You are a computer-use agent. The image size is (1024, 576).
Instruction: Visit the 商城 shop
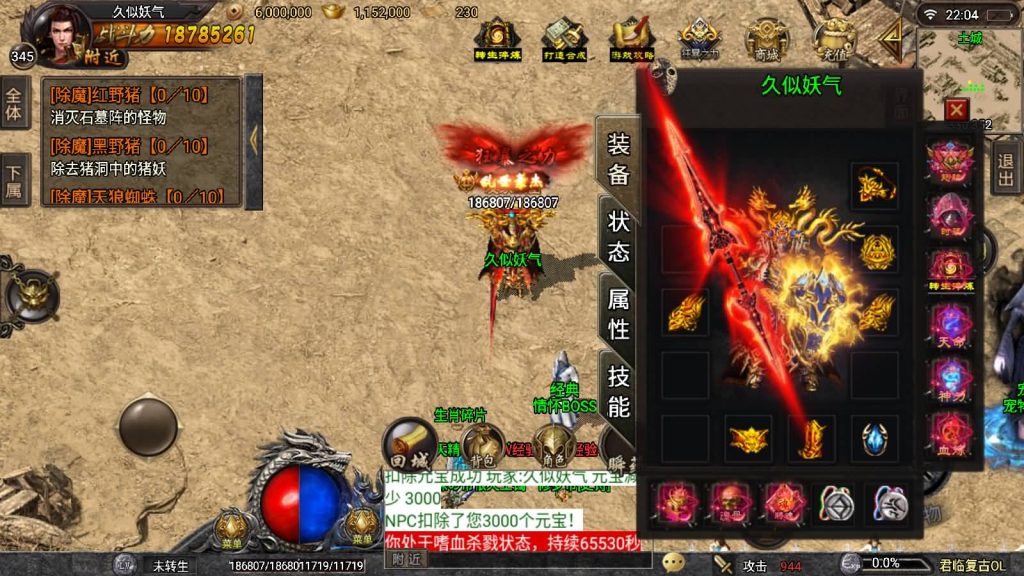tap(767, 40)
